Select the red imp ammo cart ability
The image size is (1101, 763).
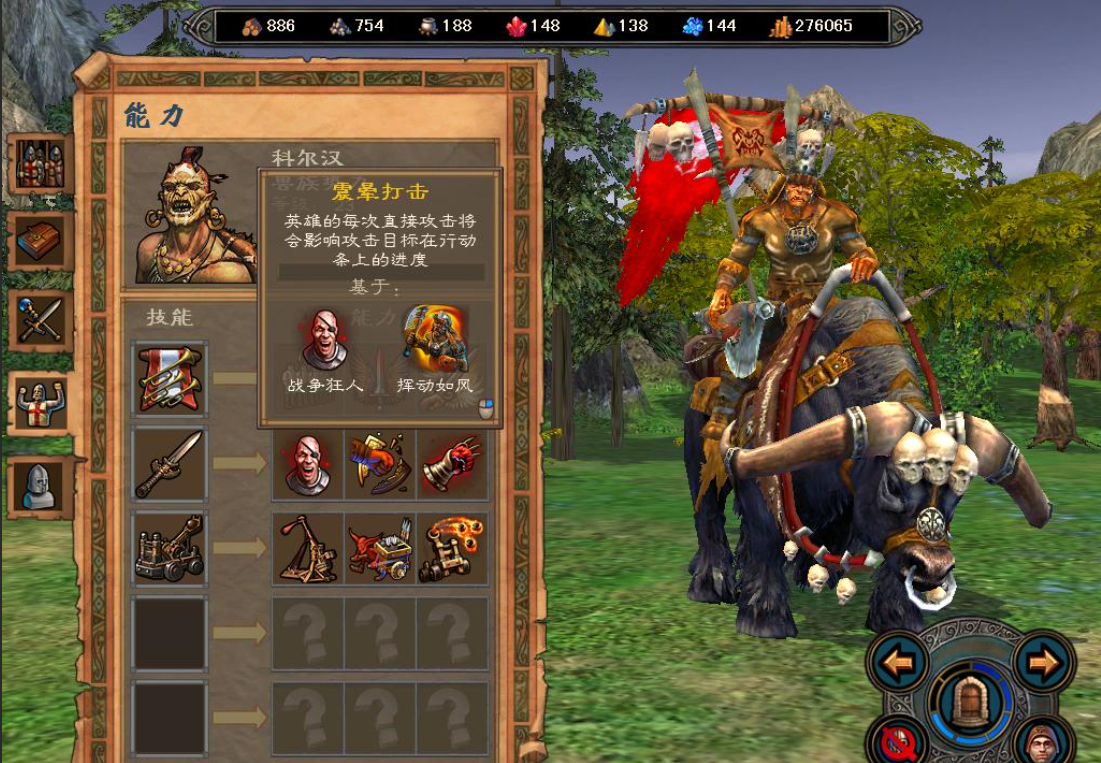[380, 548]
